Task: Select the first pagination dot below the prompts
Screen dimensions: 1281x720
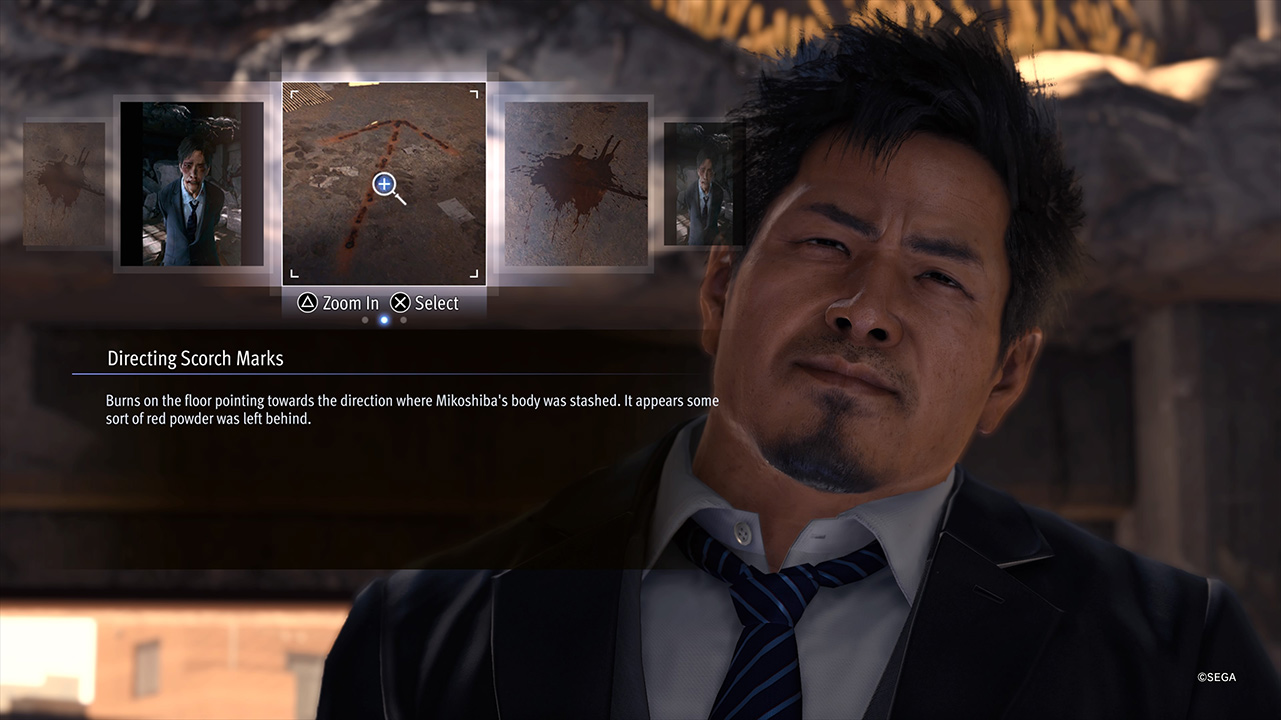Action: pos(365,320)
